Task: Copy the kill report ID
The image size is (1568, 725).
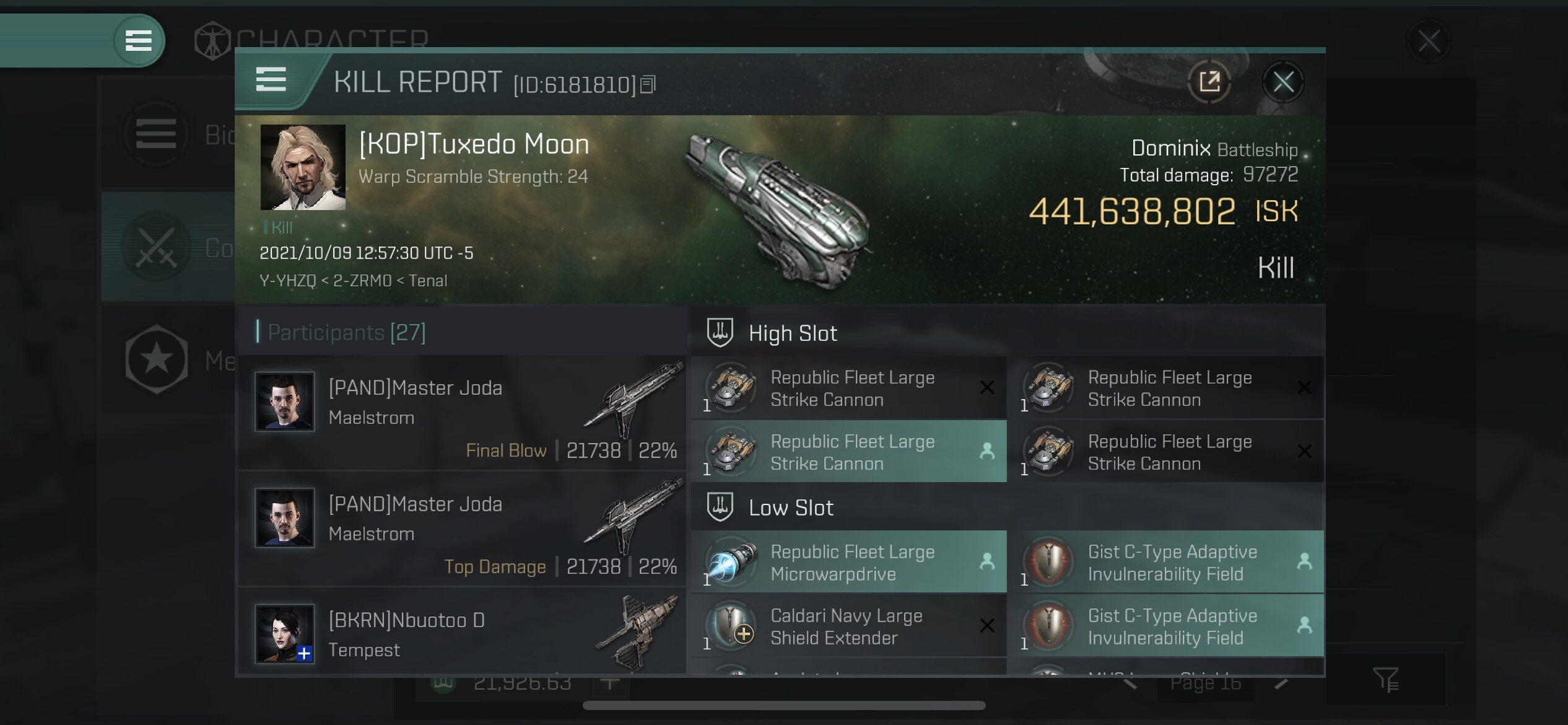Action: pos(648,84)
